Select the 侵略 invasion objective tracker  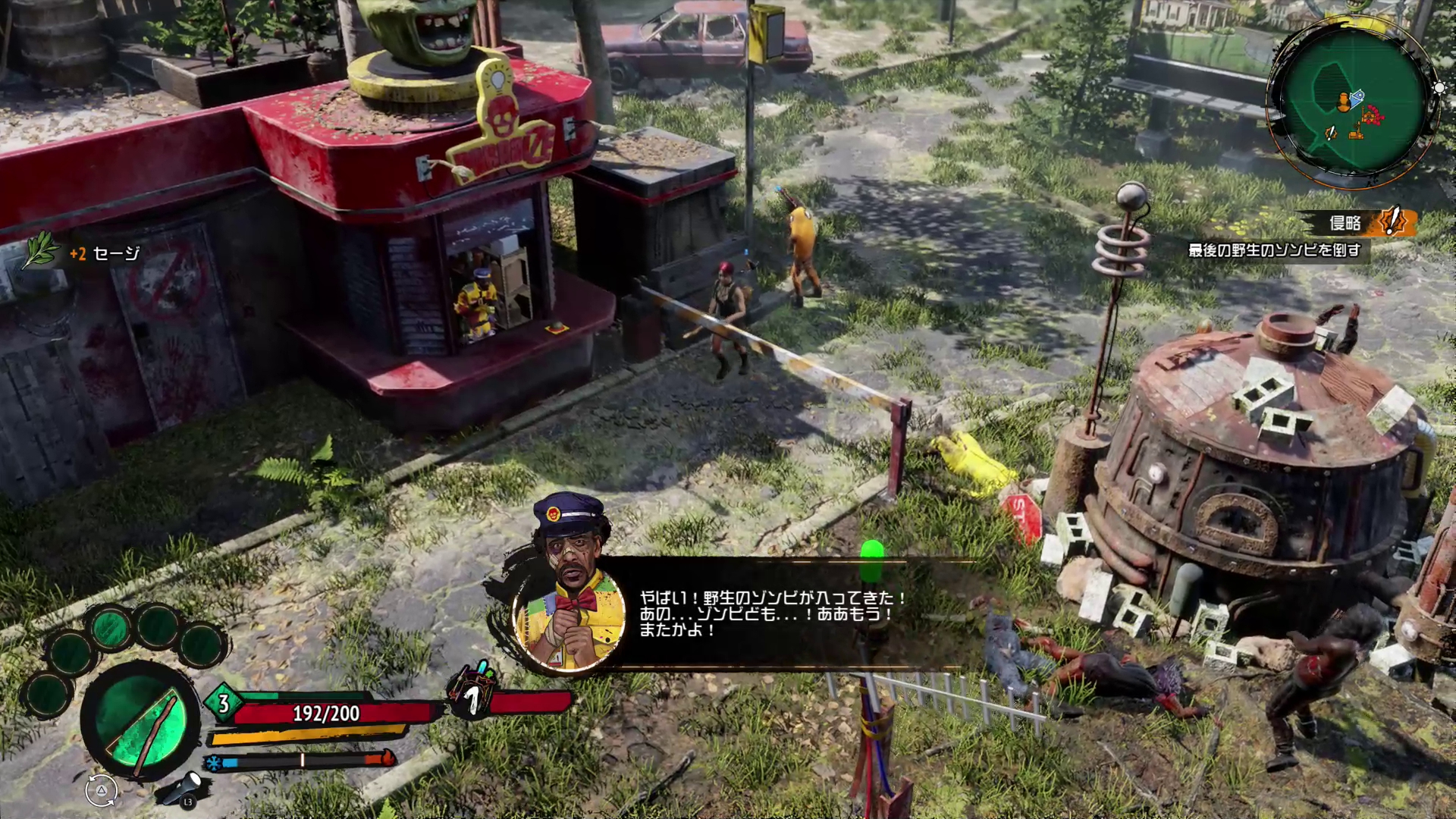1359,223
